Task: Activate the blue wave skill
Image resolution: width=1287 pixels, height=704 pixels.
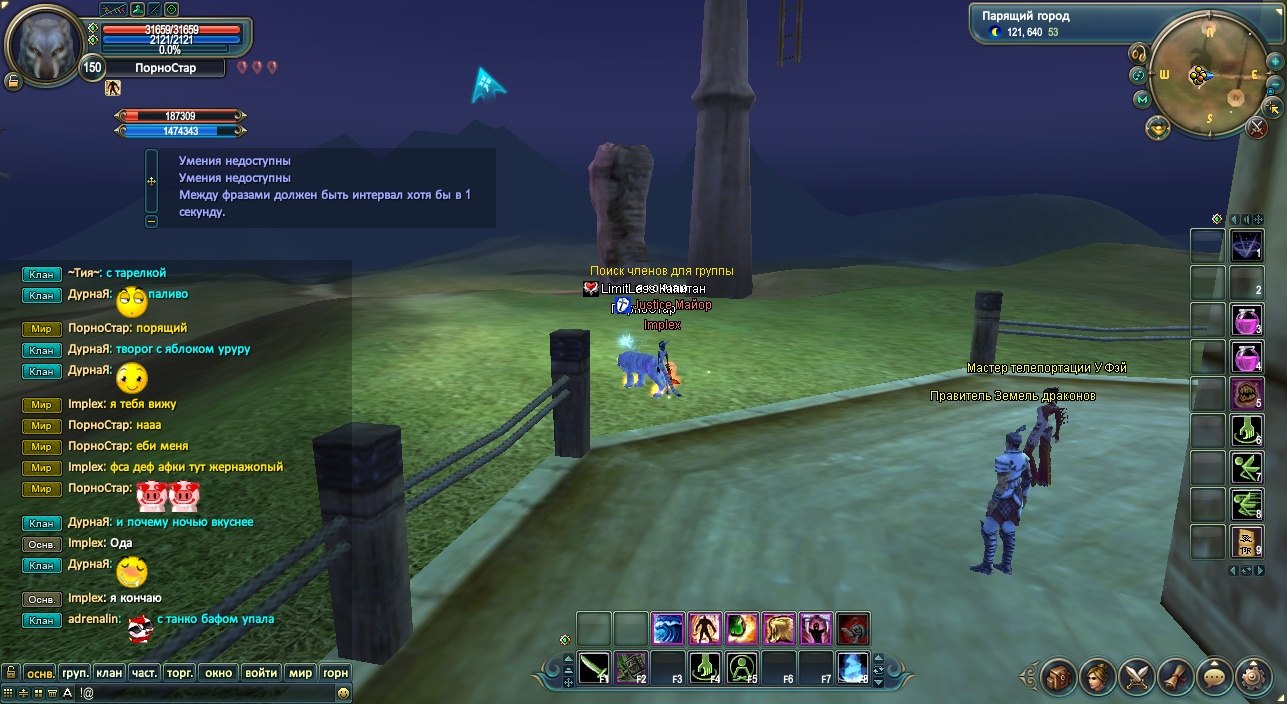Action: (x=668, y=629)
